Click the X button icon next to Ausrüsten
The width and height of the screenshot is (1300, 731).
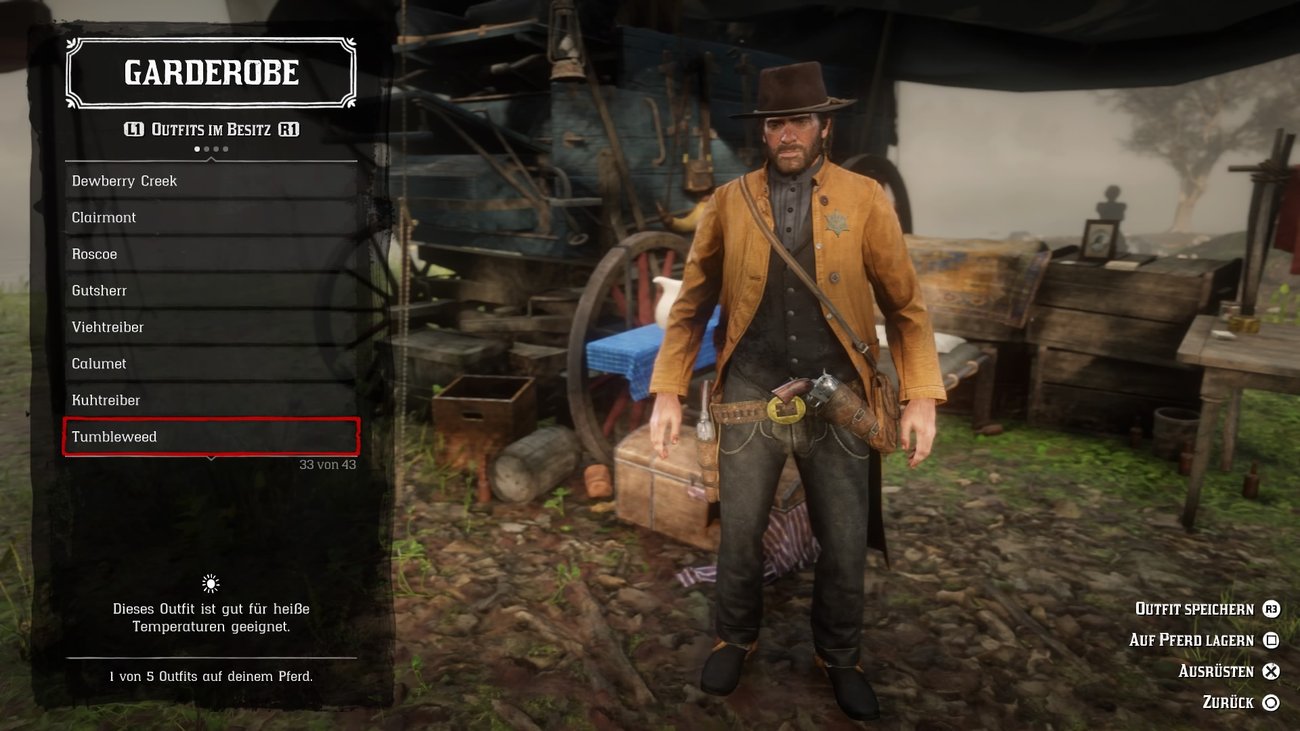(1269, 670)
